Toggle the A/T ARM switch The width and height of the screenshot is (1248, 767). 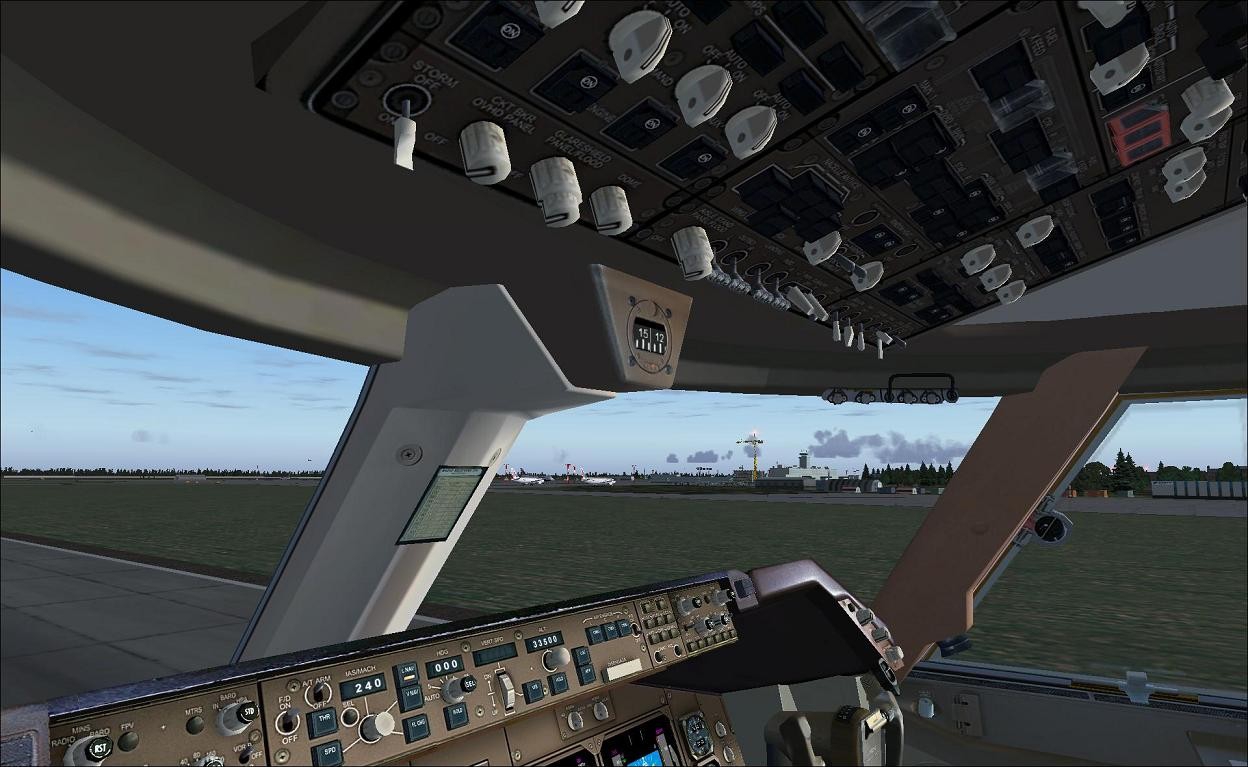point(320,692)
